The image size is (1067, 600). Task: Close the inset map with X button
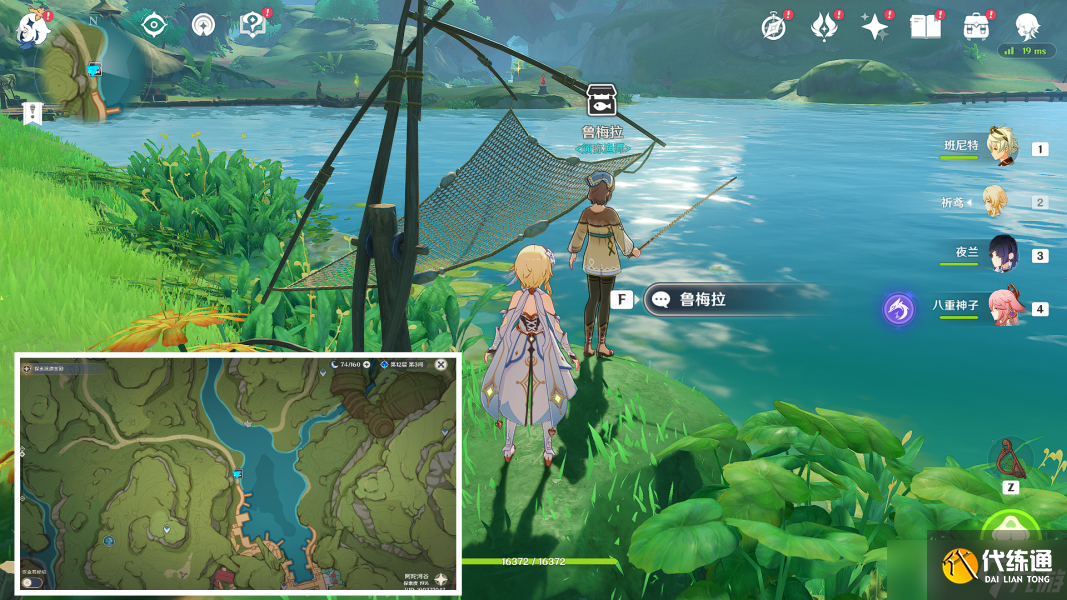pos(441,365)
